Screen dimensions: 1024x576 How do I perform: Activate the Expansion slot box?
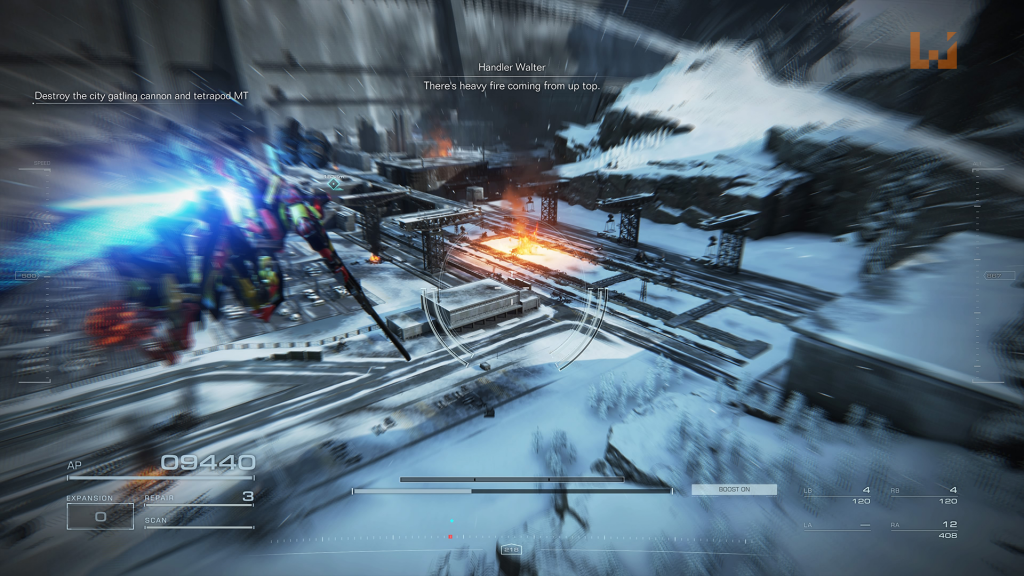click(x=100, y=516)
